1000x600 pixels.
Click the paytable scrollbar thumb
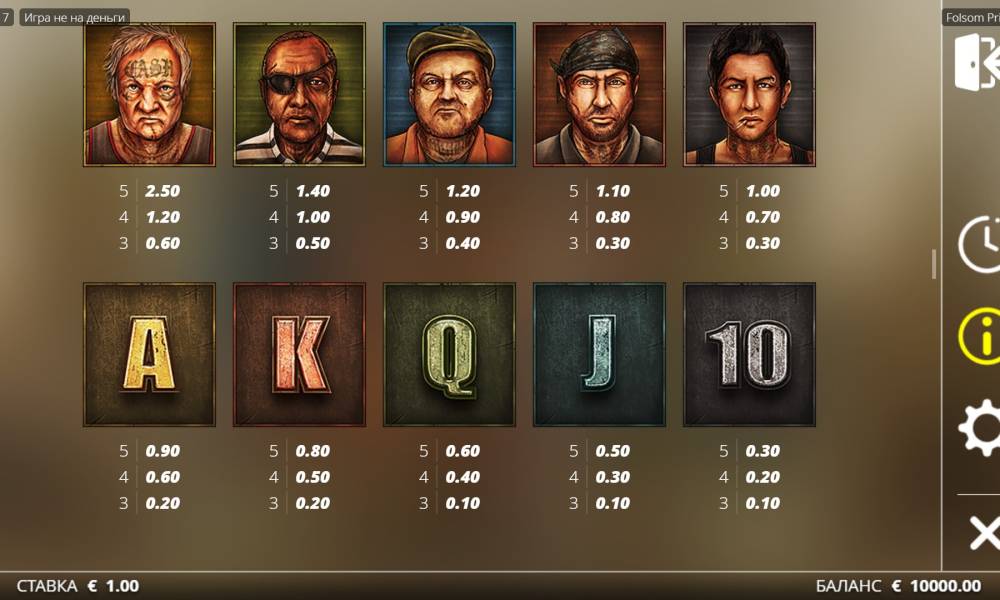coord(934,264)
